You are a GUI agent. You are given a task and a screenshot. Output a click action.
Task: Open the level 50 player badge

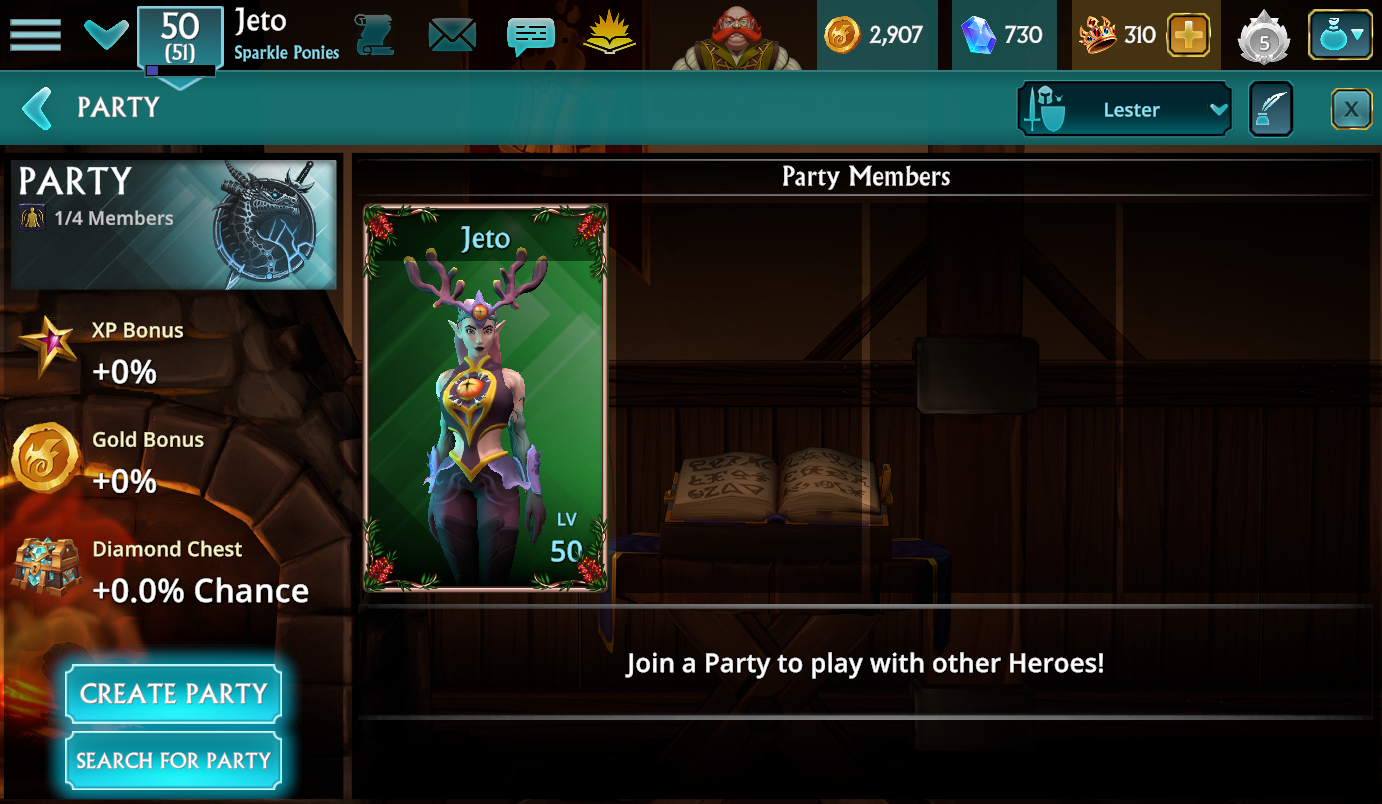[180, 37]
